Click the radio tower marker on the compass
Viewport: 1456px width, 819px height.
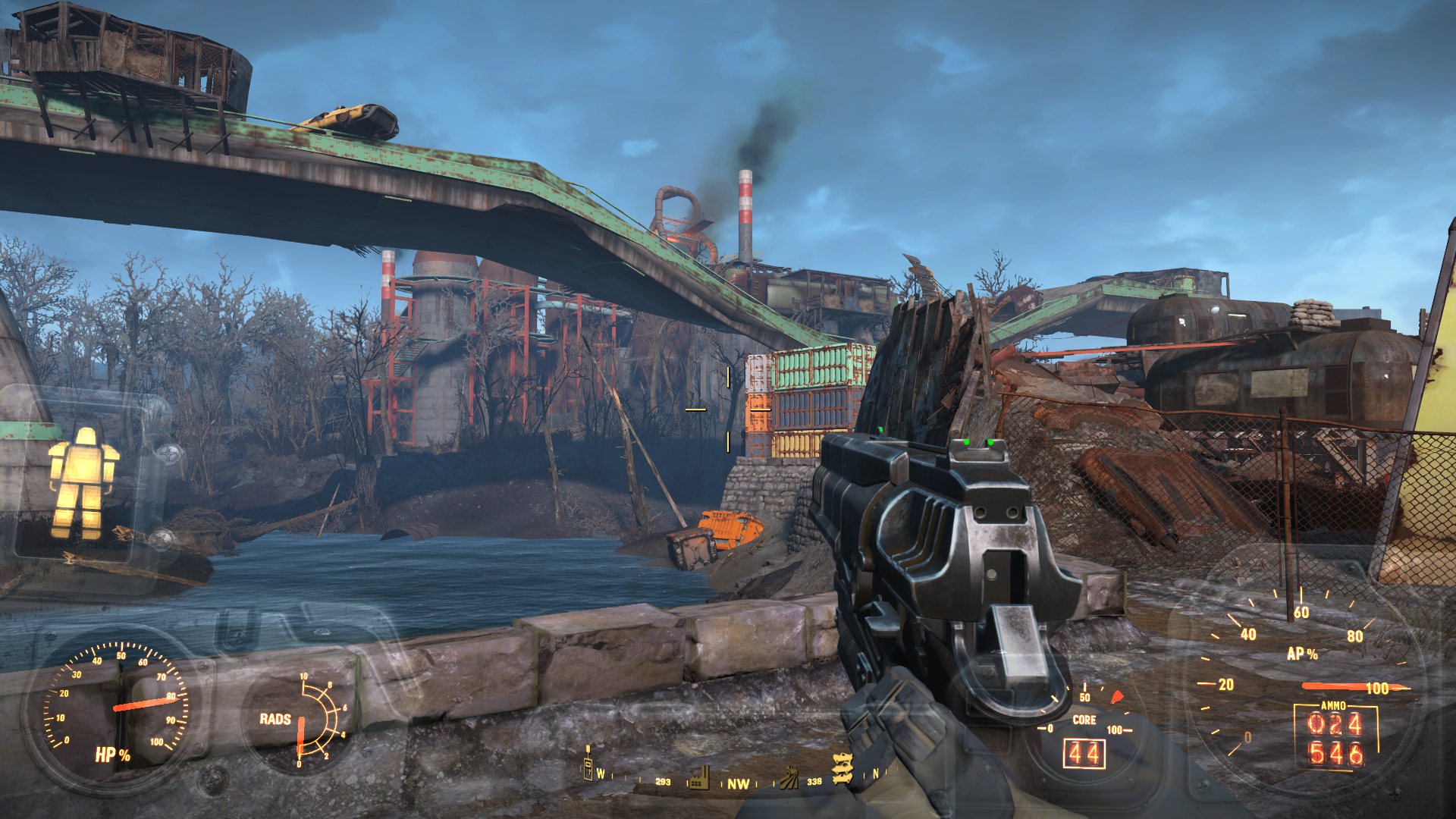pyautogui.click(x=587, y=764)
